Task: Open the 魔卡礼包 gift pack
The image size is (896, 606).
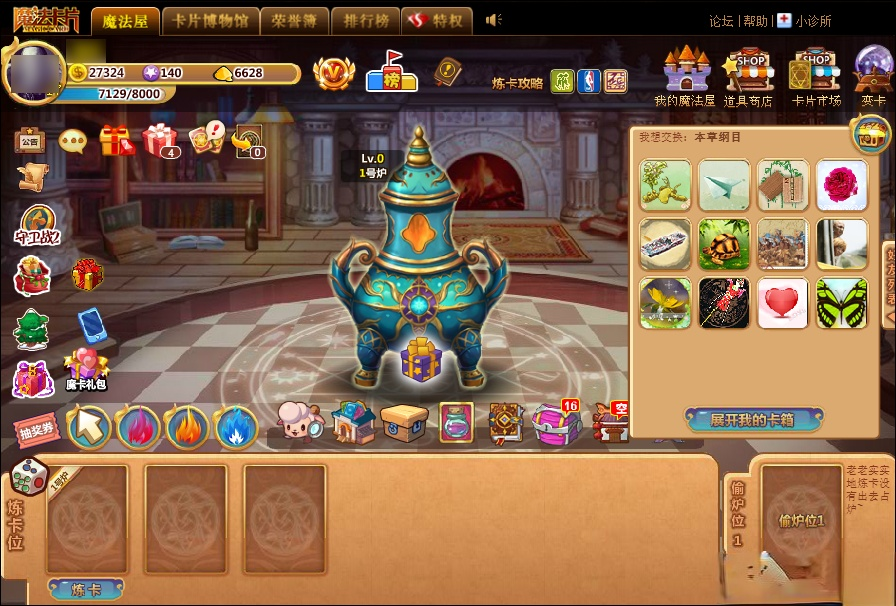Action: point(86,367)
